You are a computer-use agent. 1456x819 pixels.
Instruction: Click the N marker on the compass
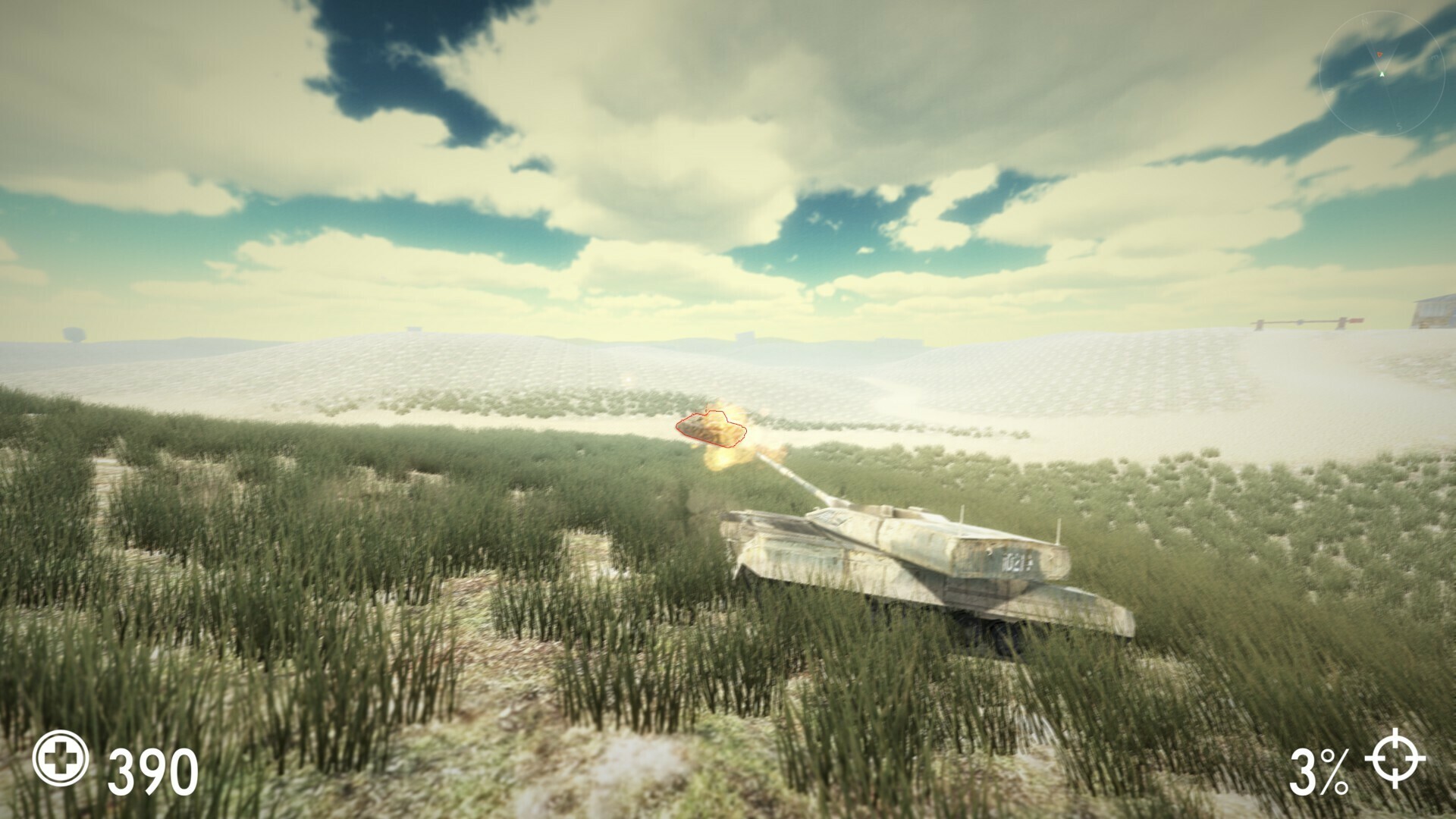click(x=1363, y=21)
